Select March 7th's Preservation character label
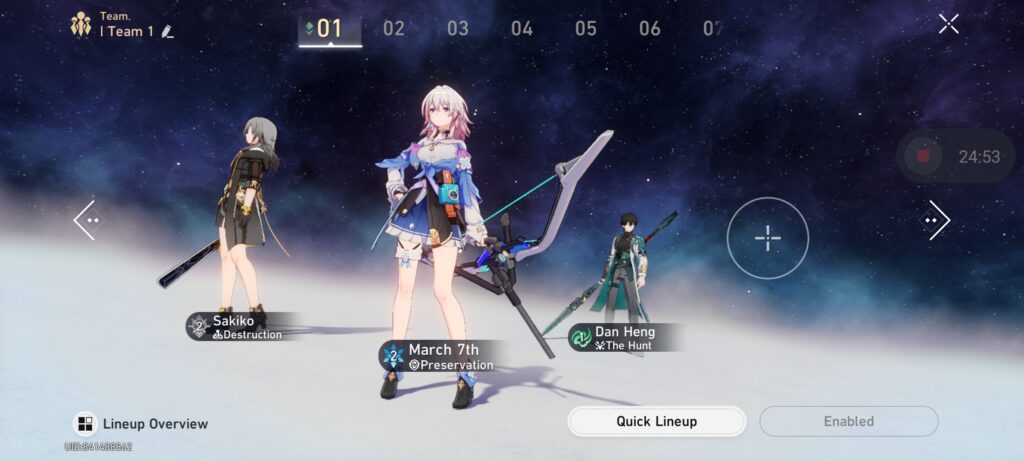1024x461 pixels. pyautogui.click(x=438, y=357)
